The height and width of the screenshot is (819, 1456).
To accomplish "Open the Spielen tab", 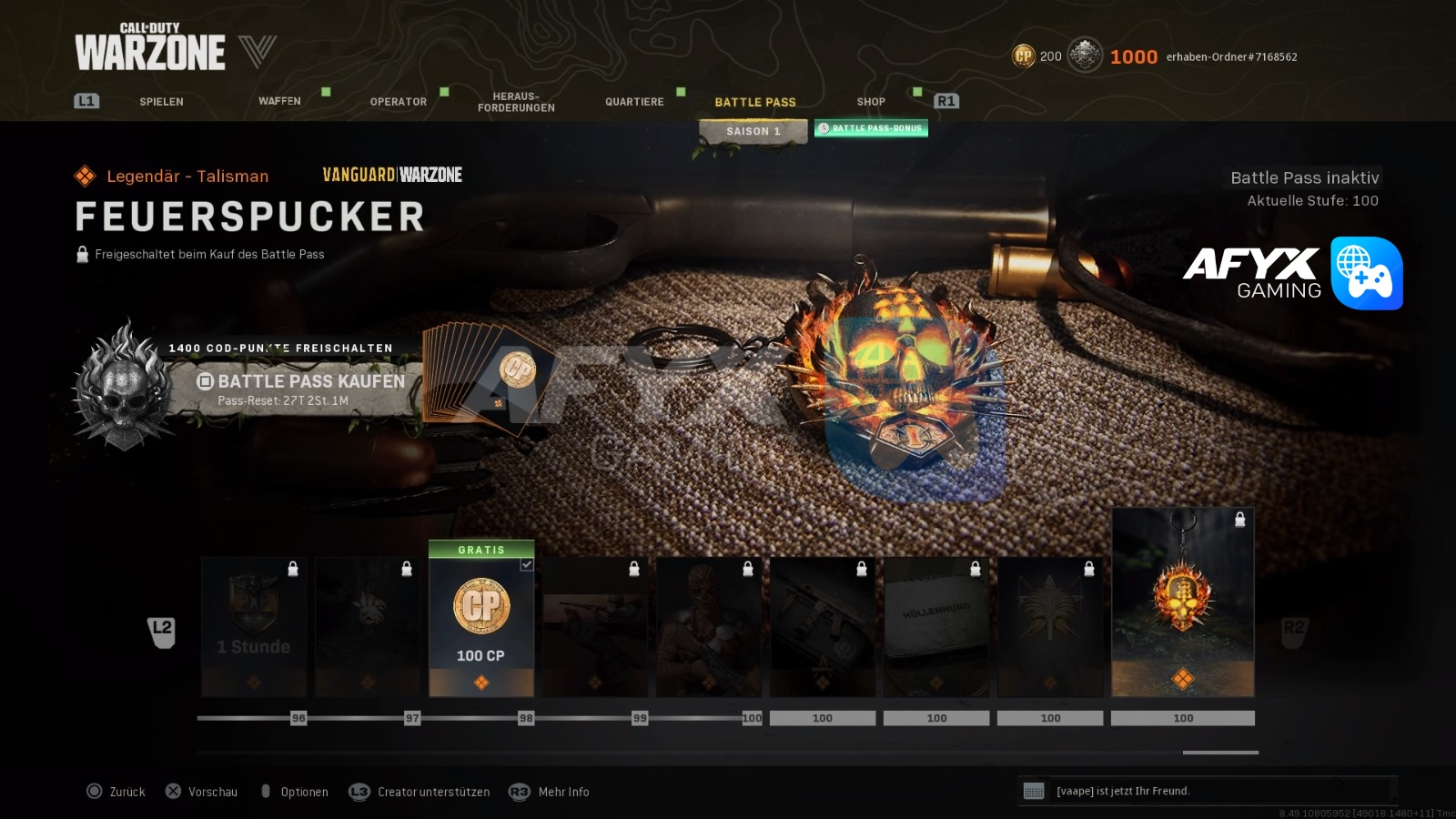I will tap(161, 102).
